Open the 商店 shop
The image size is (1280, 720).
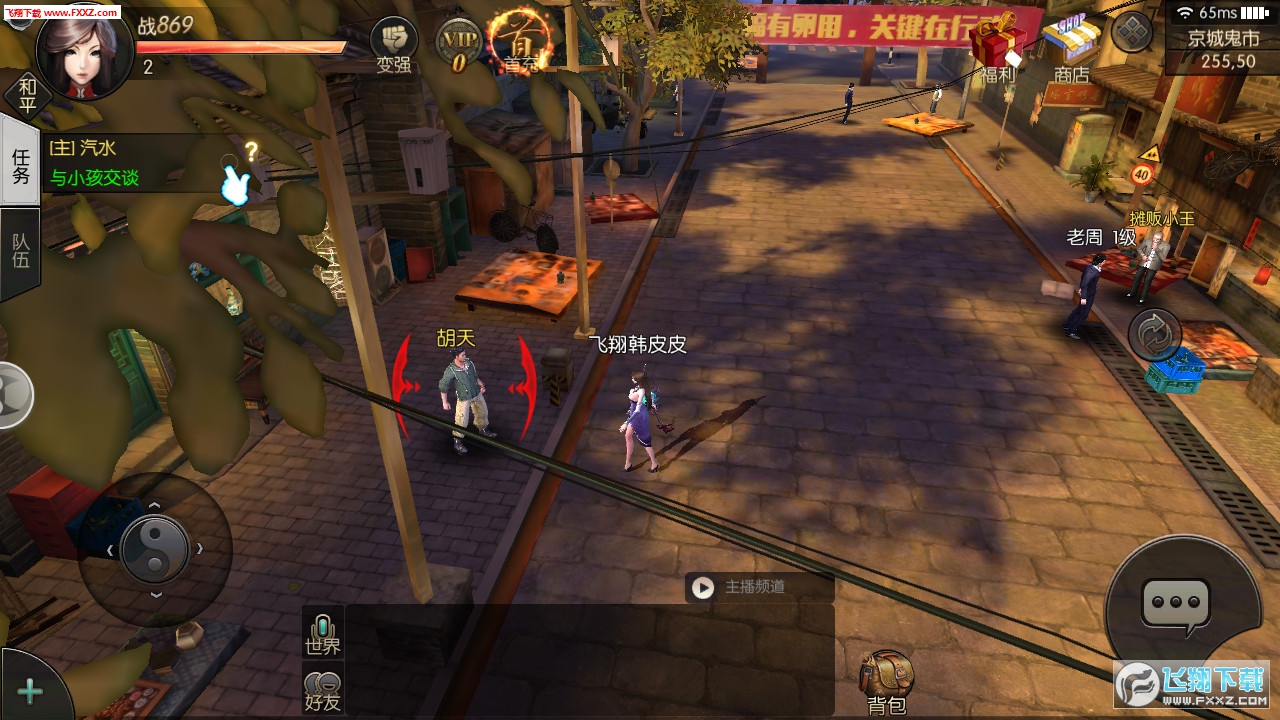pyautogui.click(x=1071, y=48)
